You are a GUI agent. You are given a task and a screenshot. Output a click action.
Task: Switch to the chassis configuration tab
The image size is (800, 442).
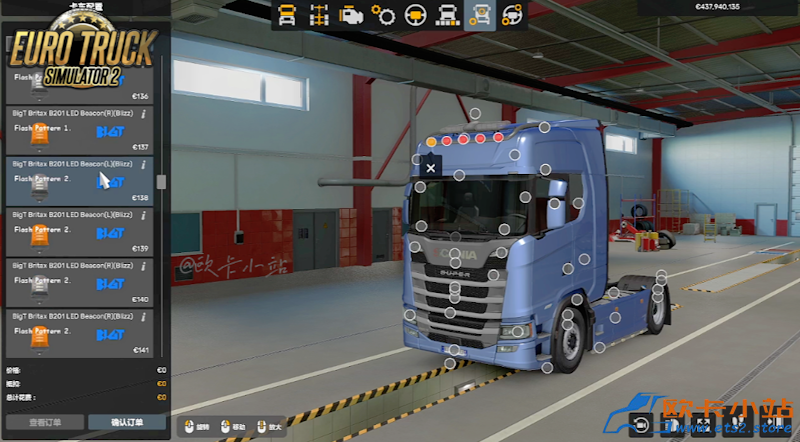[319, 15]
